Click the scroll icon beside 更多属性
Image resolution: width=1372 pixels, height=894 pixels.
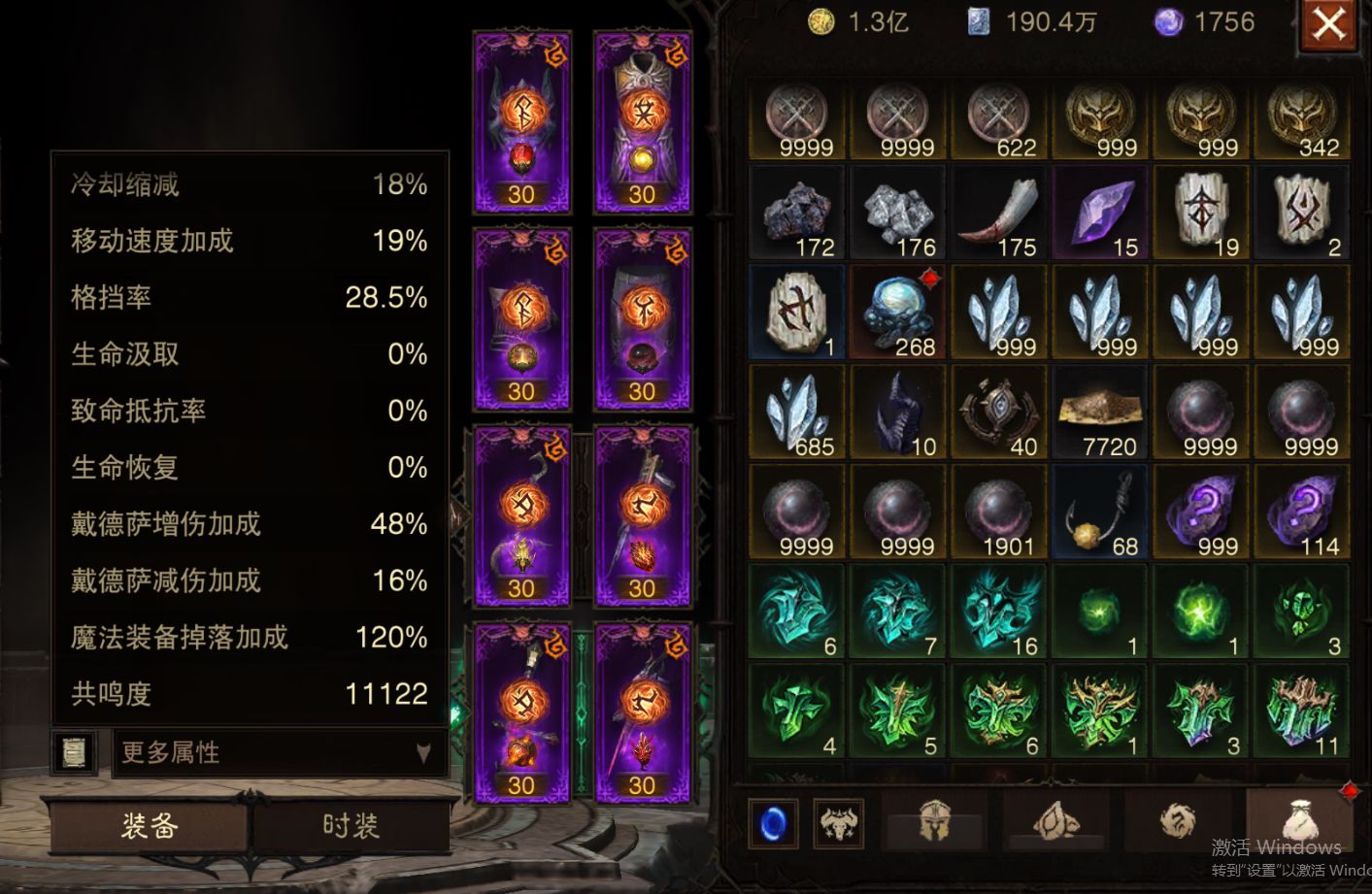point(74,752)
